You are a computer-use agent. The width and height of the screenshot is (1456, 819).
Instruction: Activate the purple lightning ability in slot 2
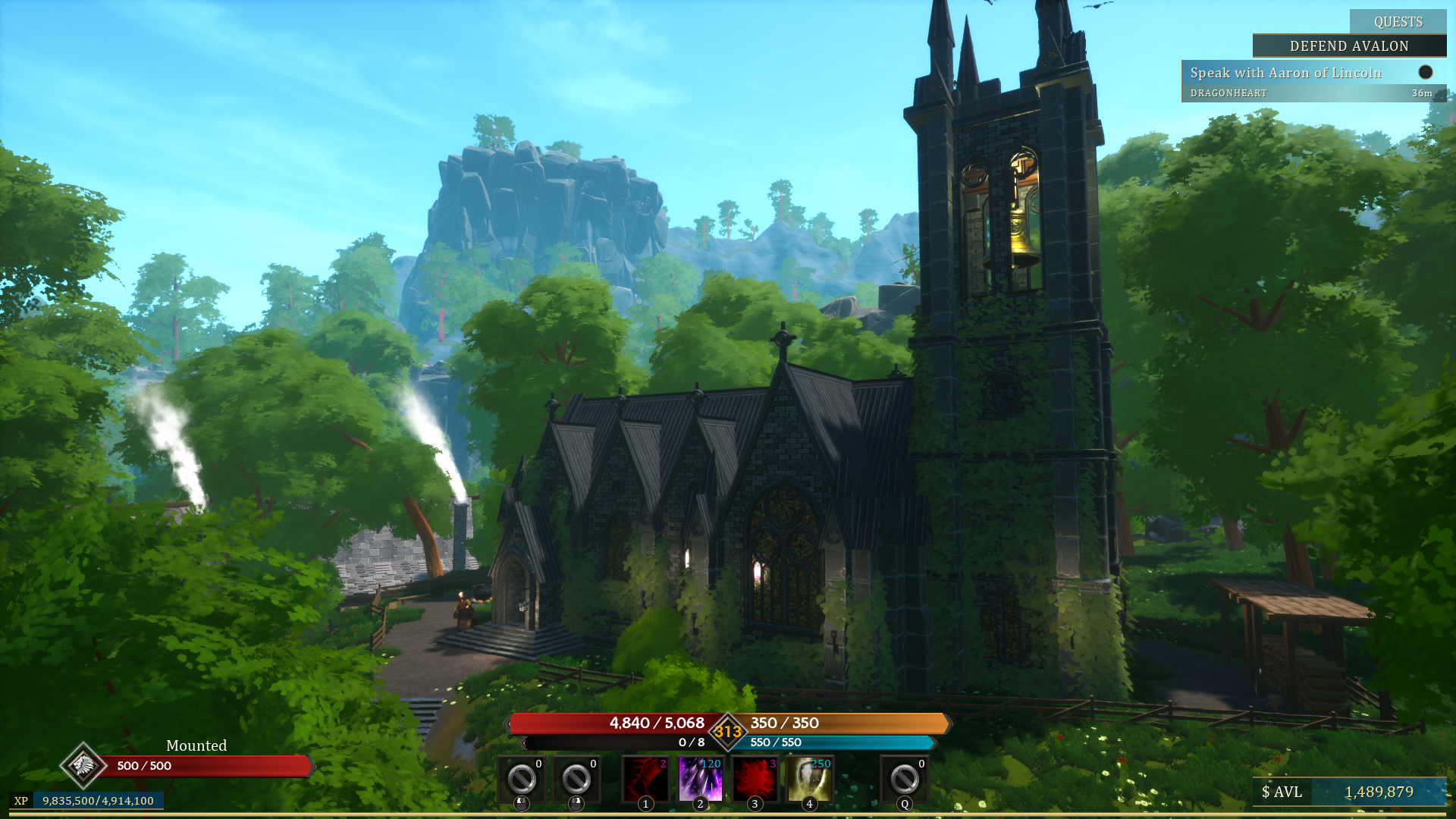click(699, 777)
